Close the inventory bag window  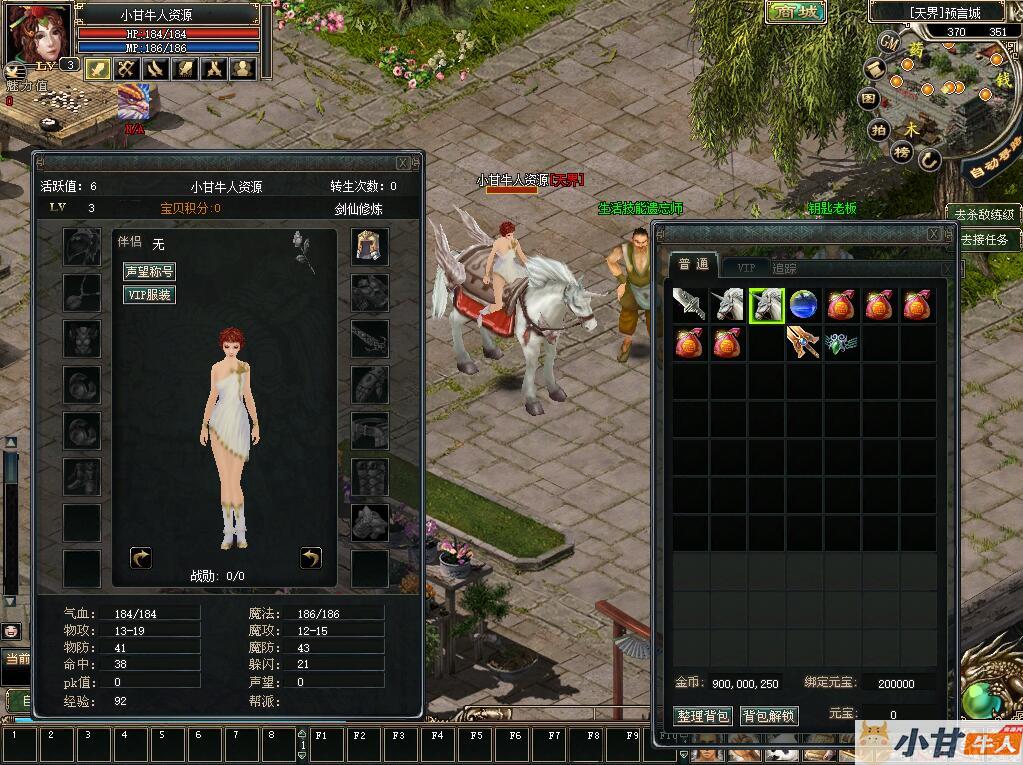(934, 233)
